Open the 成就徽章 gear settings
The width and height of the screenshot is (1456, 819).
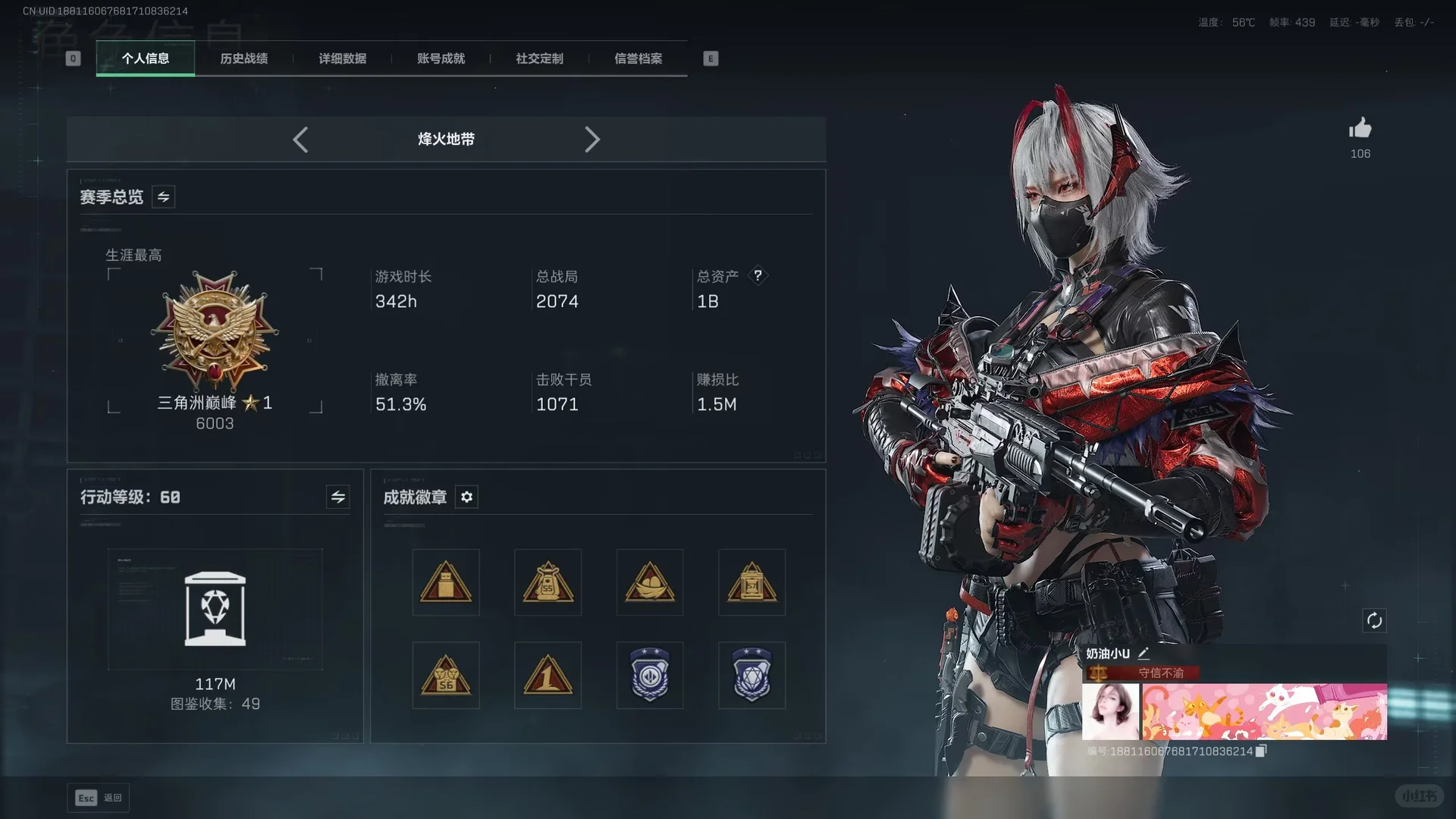click(x=466, y=497)
